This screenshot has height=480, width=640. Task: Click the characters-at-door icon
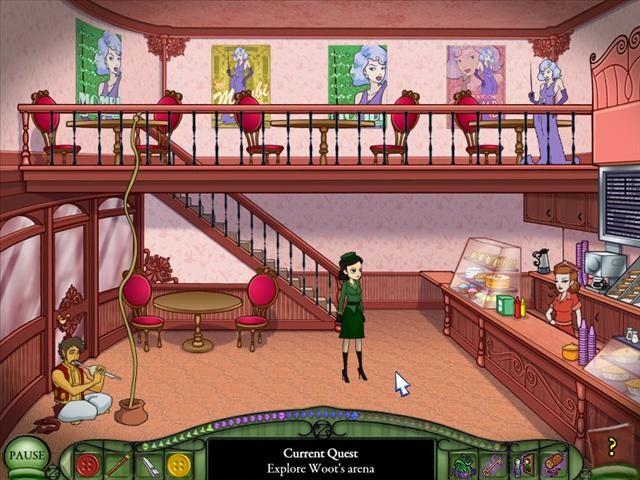[x=522, y=465]
